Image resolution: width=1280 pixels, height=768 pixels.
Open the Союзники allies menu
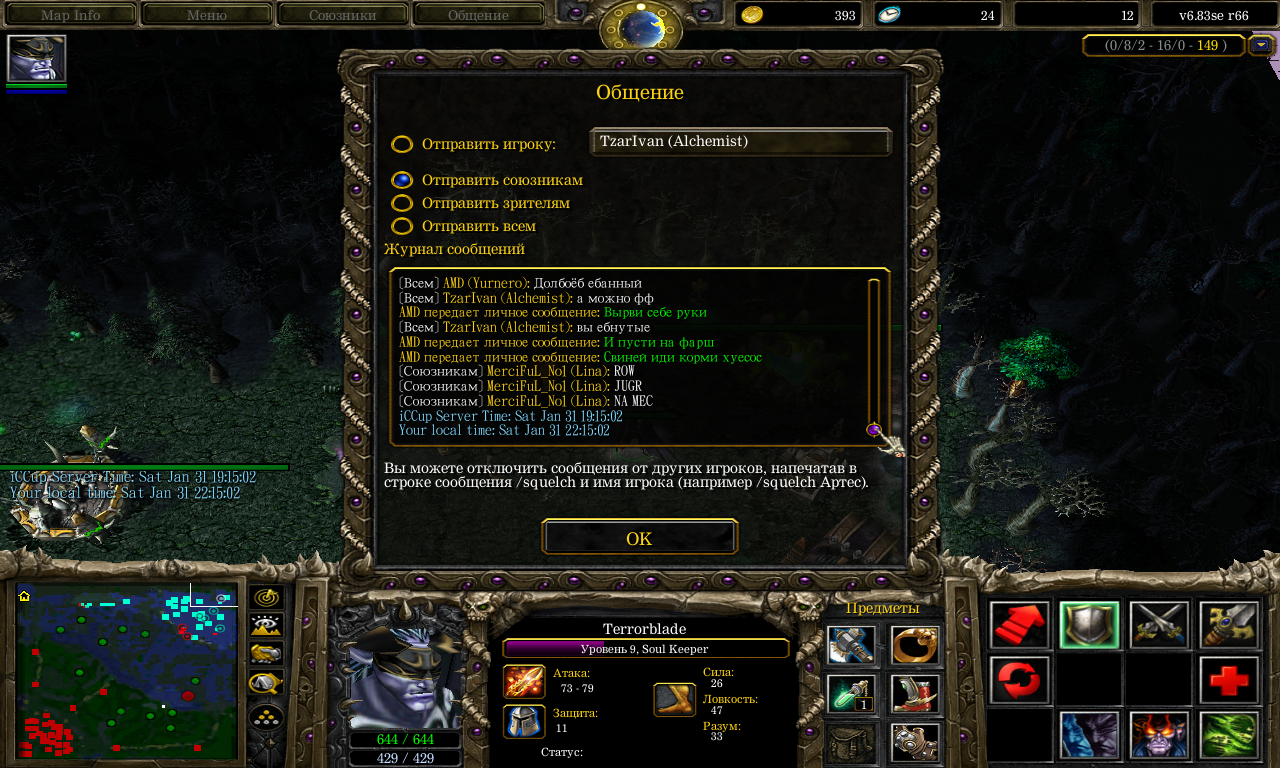click(x=343, y=15)
